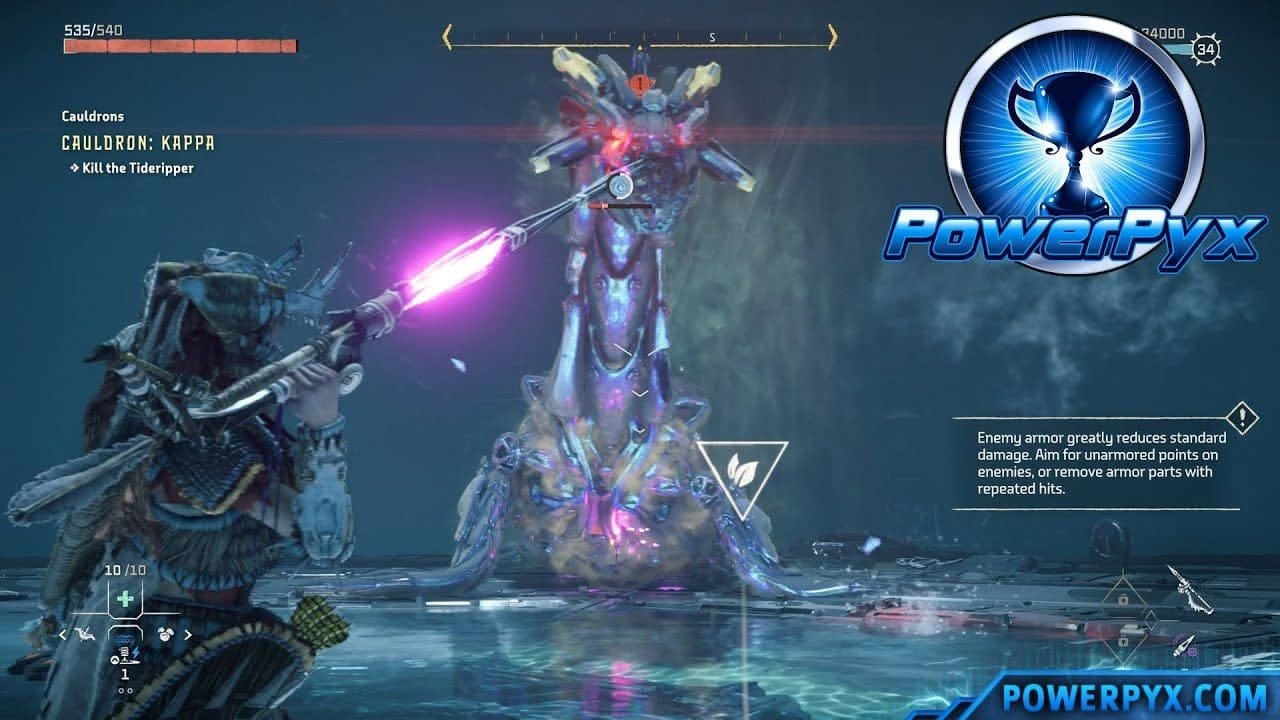This screenshot has width=1280, height=720.
Task: Select the green medicine pouch plus icon
Action: click(x=124, y=597)
